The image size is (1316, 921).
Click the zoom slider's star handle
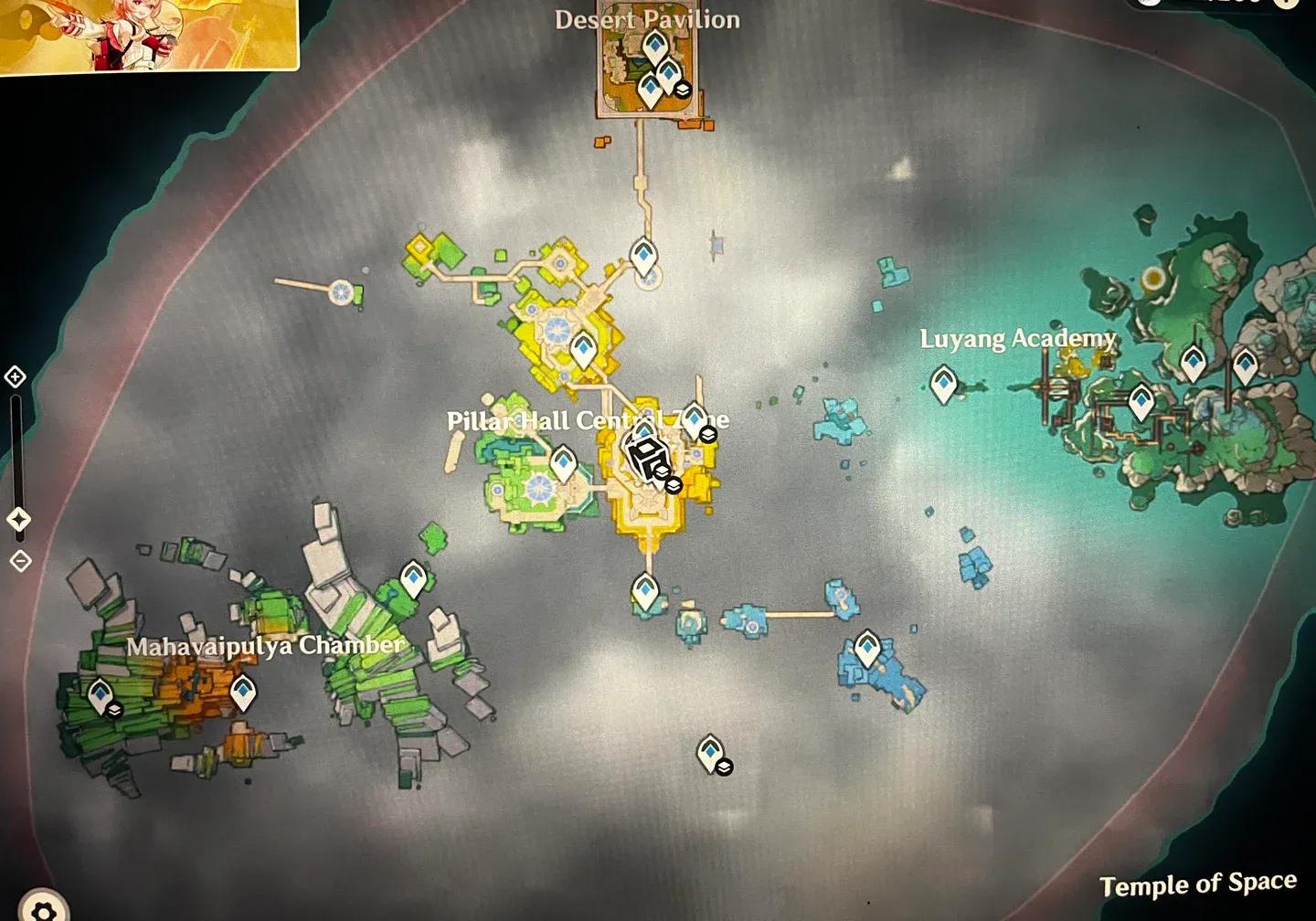(18, 519)
